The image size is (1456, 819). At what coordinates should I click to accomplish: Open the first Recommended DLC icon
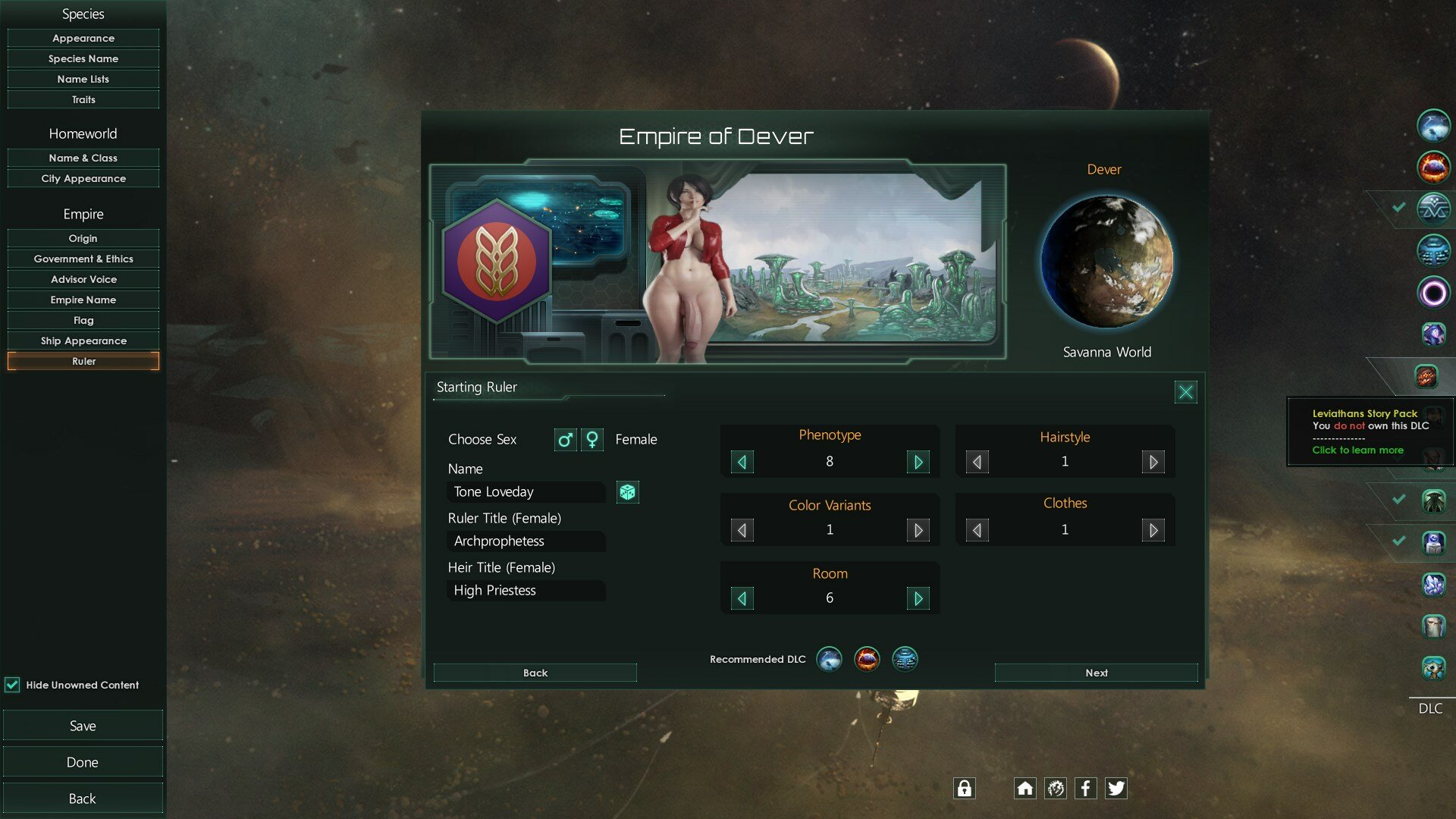coord(829,659)
